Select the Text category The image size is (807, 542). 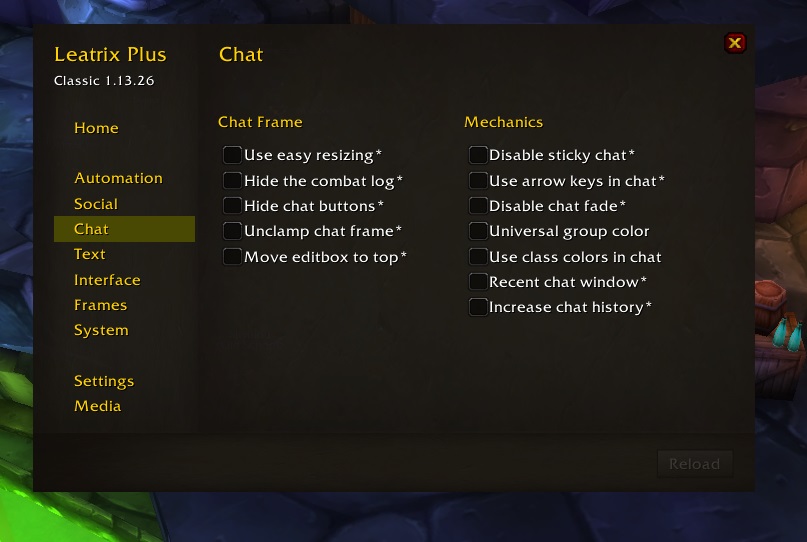click(x=90, y=254)
